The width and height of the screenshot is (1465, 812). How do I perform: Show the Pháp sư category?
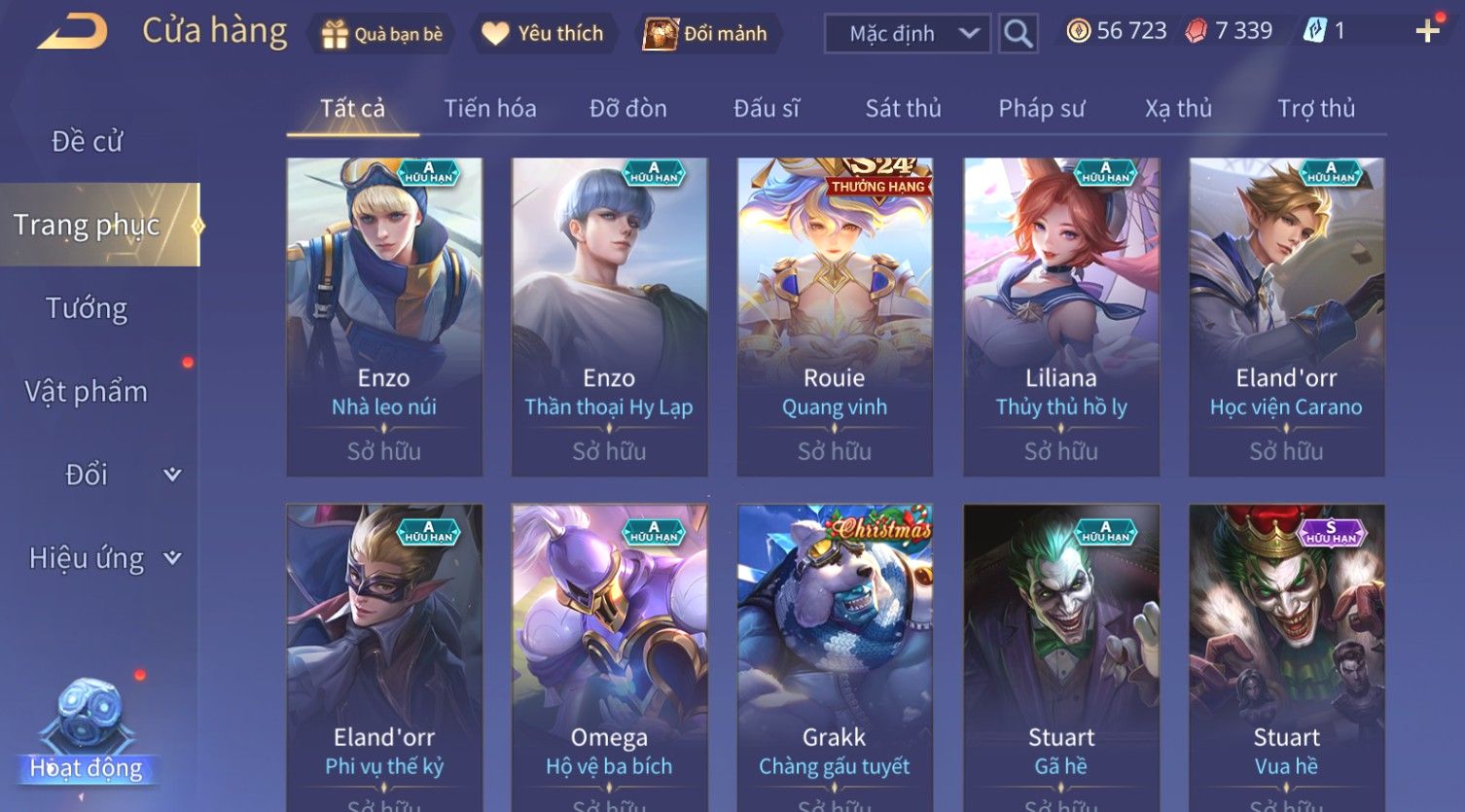coord(1041,108)
